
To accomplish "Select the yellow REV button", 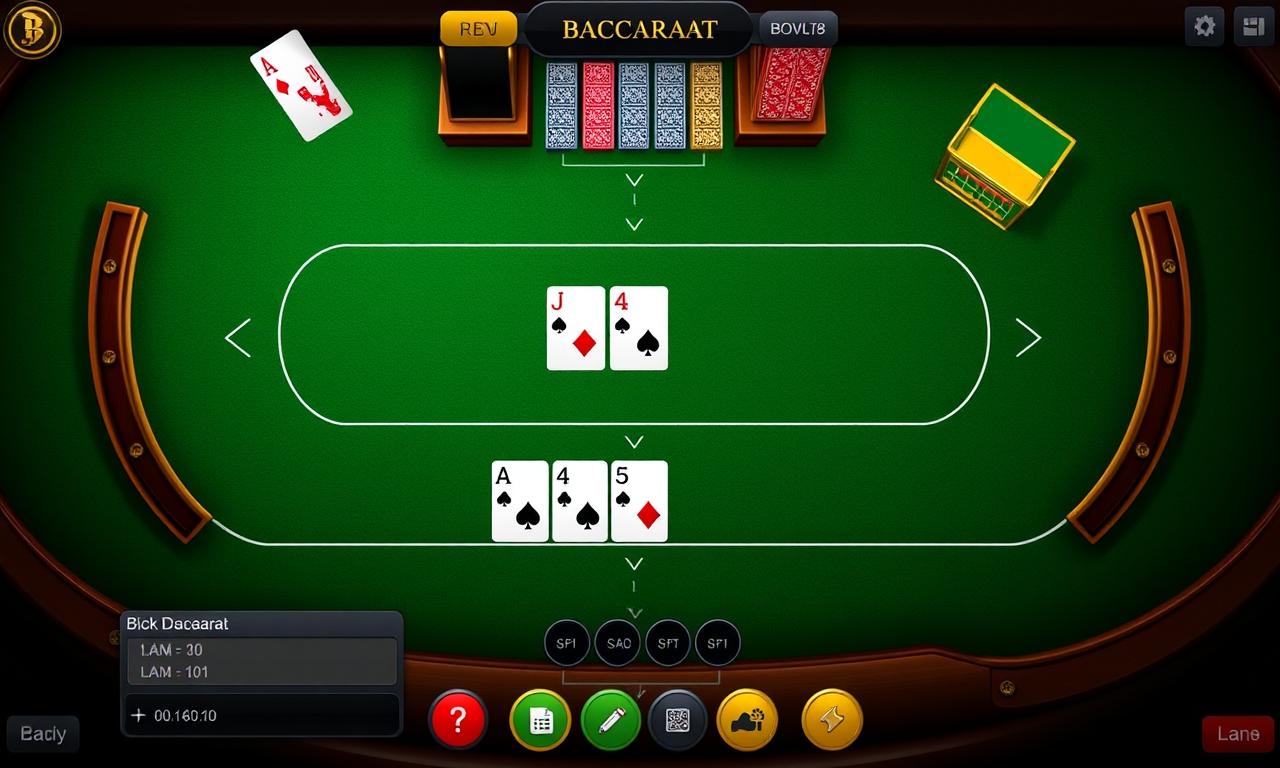I will pos(478,29).
